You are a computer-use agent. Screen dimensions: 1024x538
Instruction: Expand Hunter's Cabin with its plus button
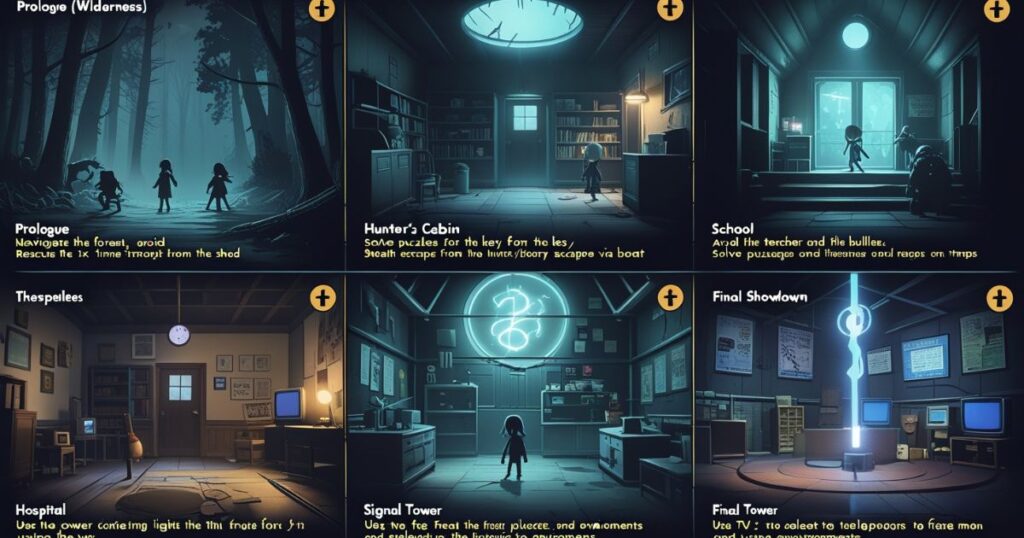click(669, 10)
